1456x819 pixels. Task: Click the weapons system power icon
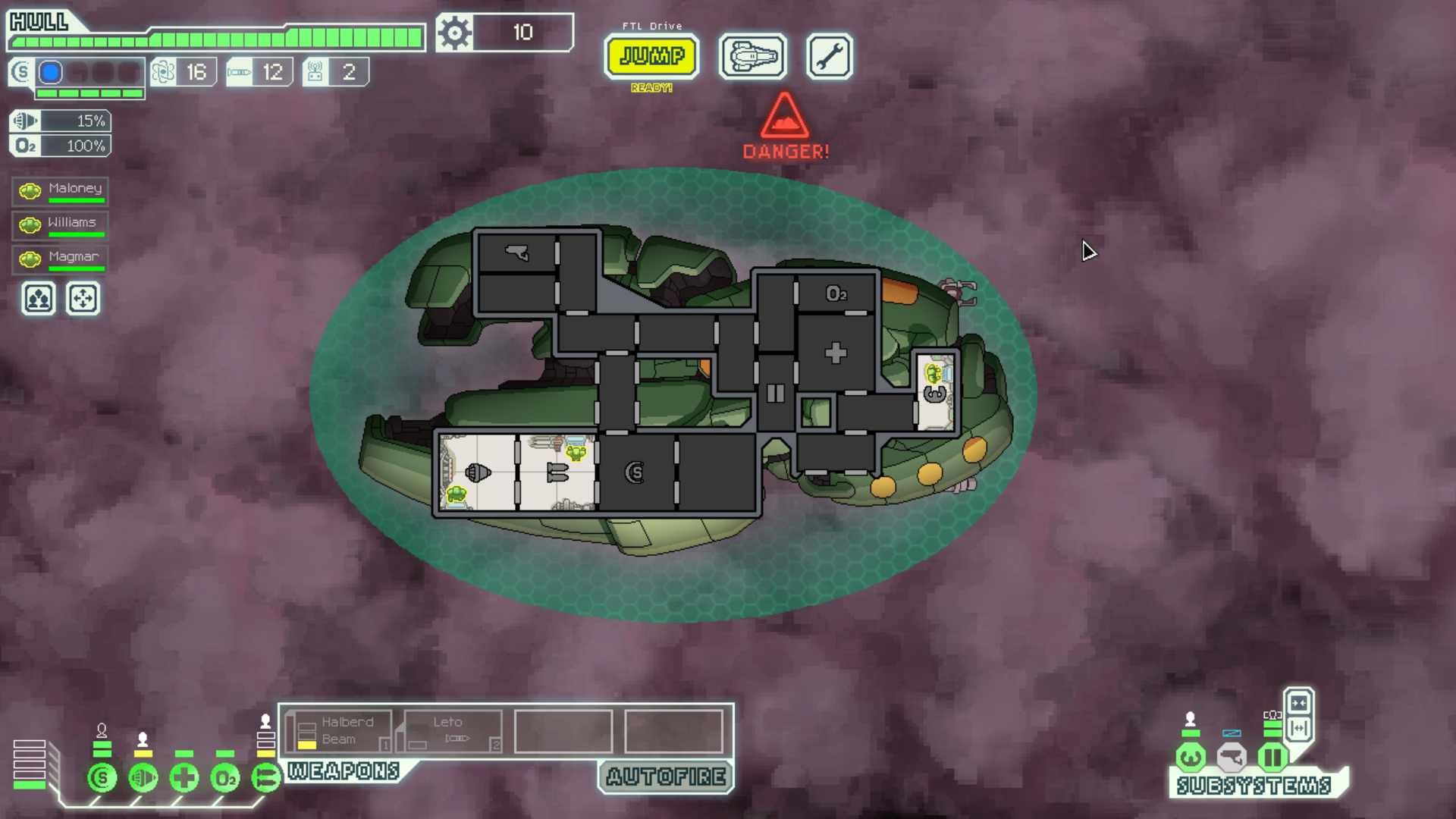coord(265,777)
